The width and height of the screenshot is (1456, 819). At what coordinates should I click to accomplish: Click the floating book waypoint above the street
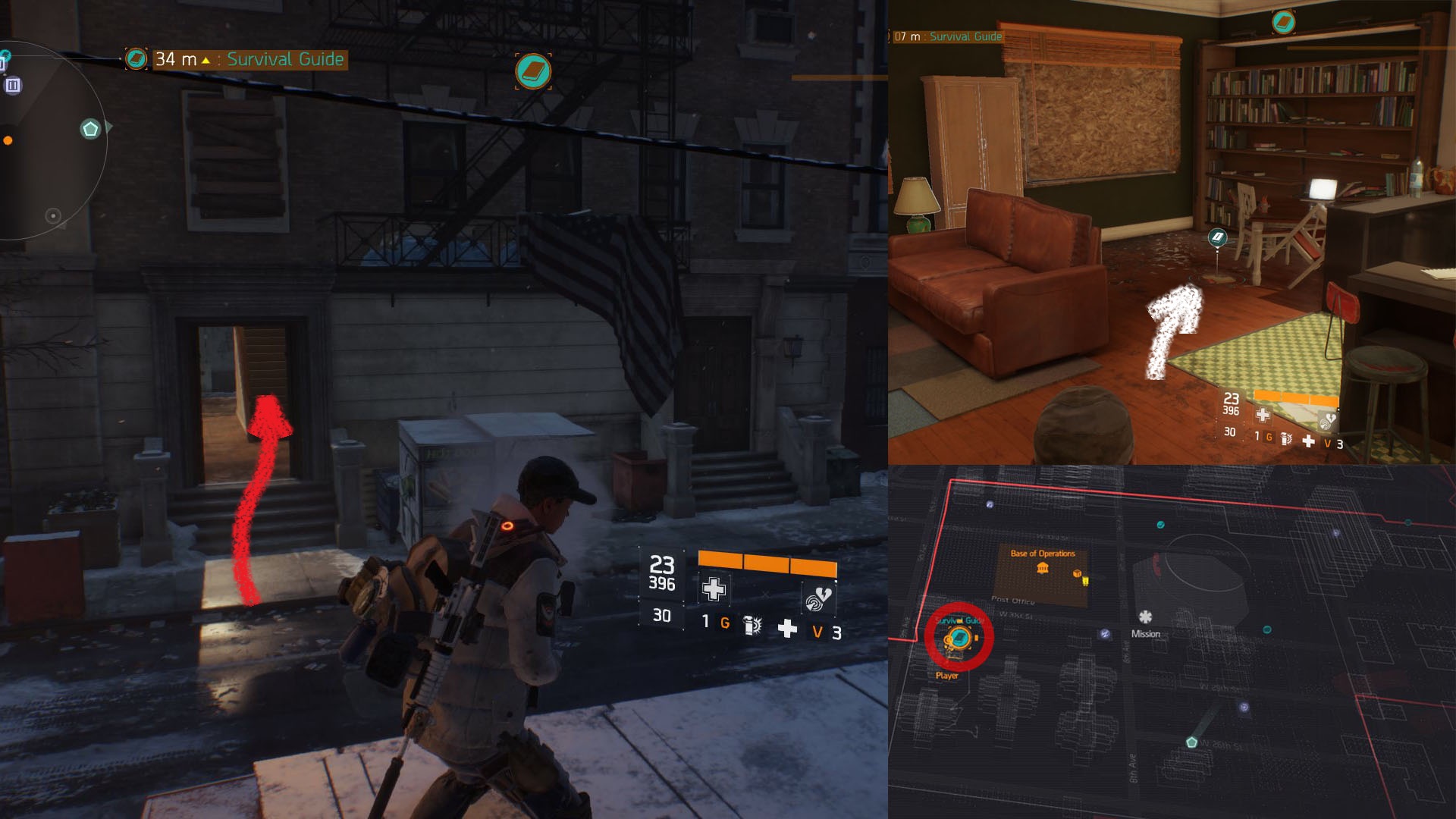coord(533,71)
